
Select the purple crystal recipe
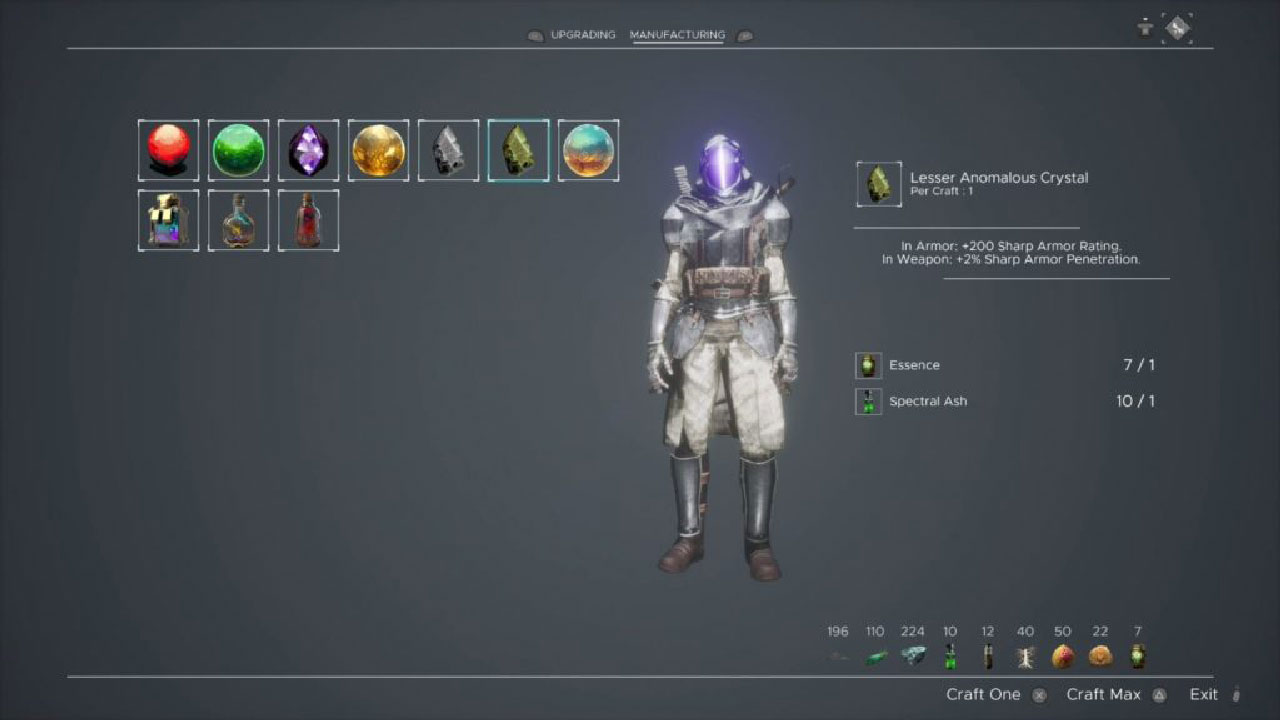(308, 150)
